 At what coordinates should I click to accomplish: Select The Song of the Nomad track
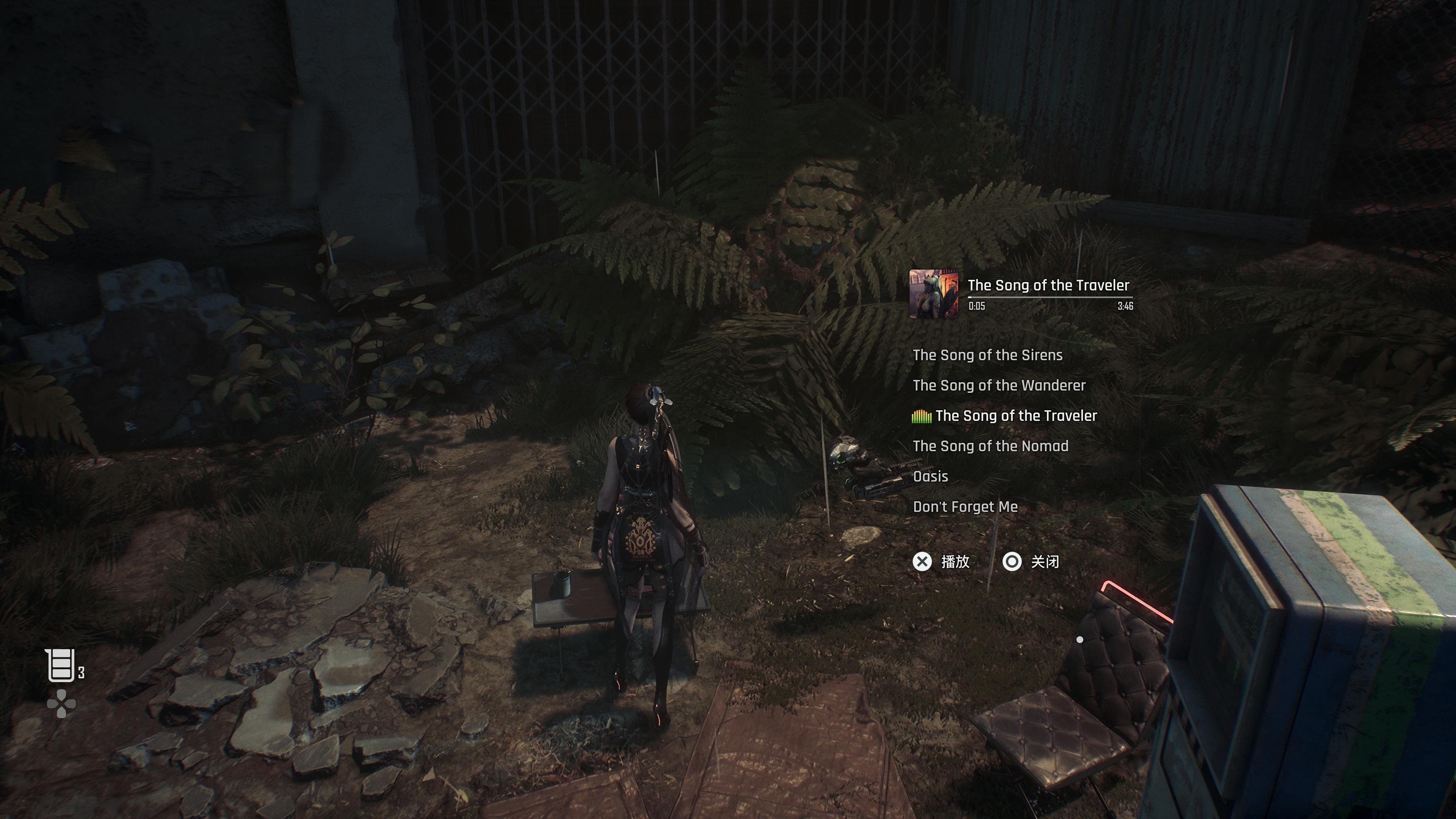pyautogui.click(x=990, y=446)
